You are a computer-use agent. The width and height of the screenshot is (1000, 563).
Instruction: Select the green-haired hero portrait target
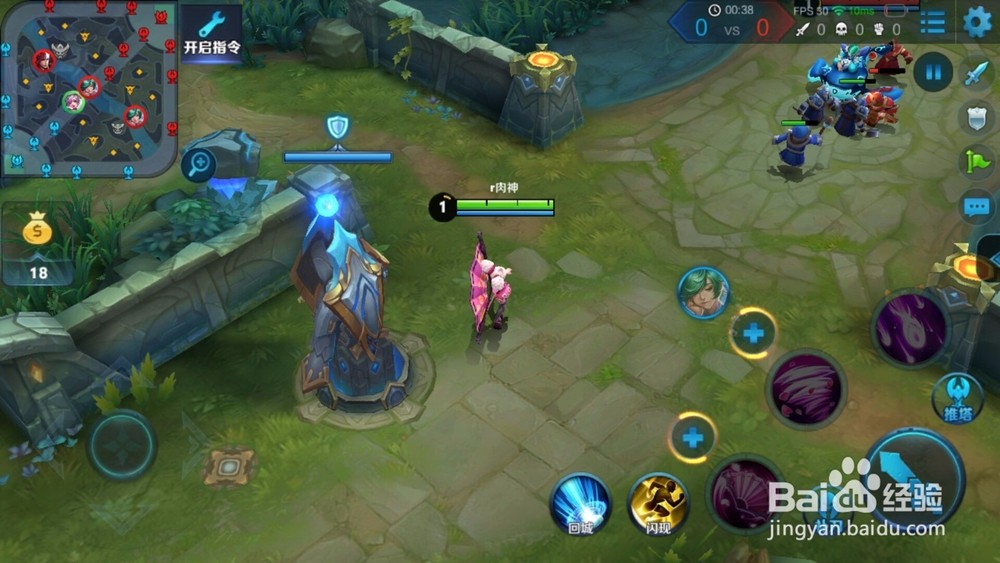(703, 292)
